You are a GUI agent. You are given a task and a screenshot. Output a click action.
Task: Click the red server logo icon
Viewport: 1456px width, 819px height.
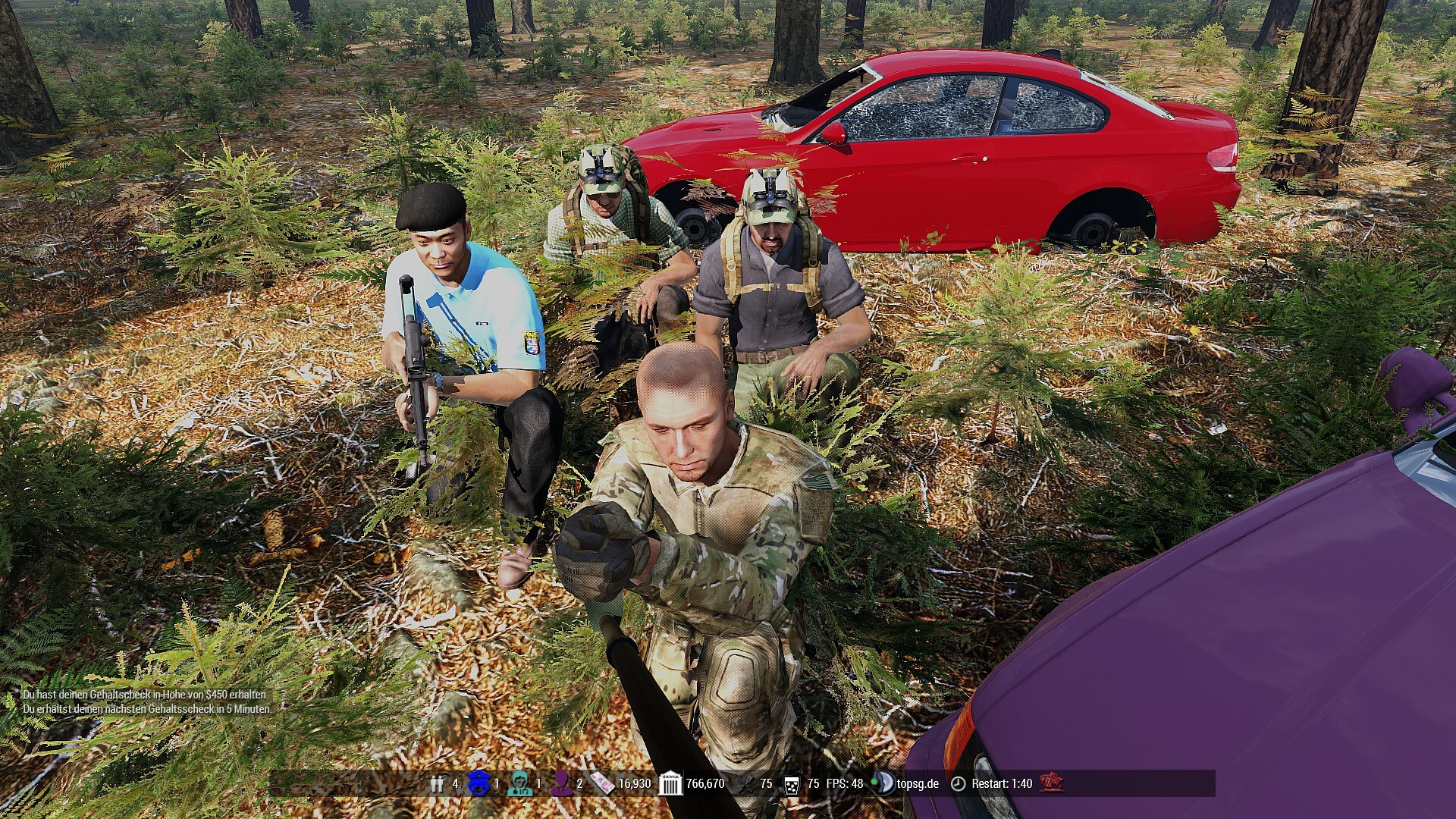pos(1051,783)
